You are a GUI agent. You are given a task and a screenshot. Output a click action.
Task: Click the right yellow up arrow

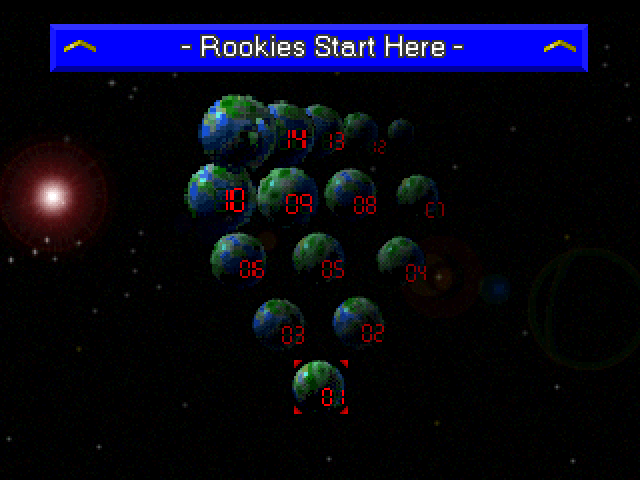pyautogui.click(x=559, y=46)
